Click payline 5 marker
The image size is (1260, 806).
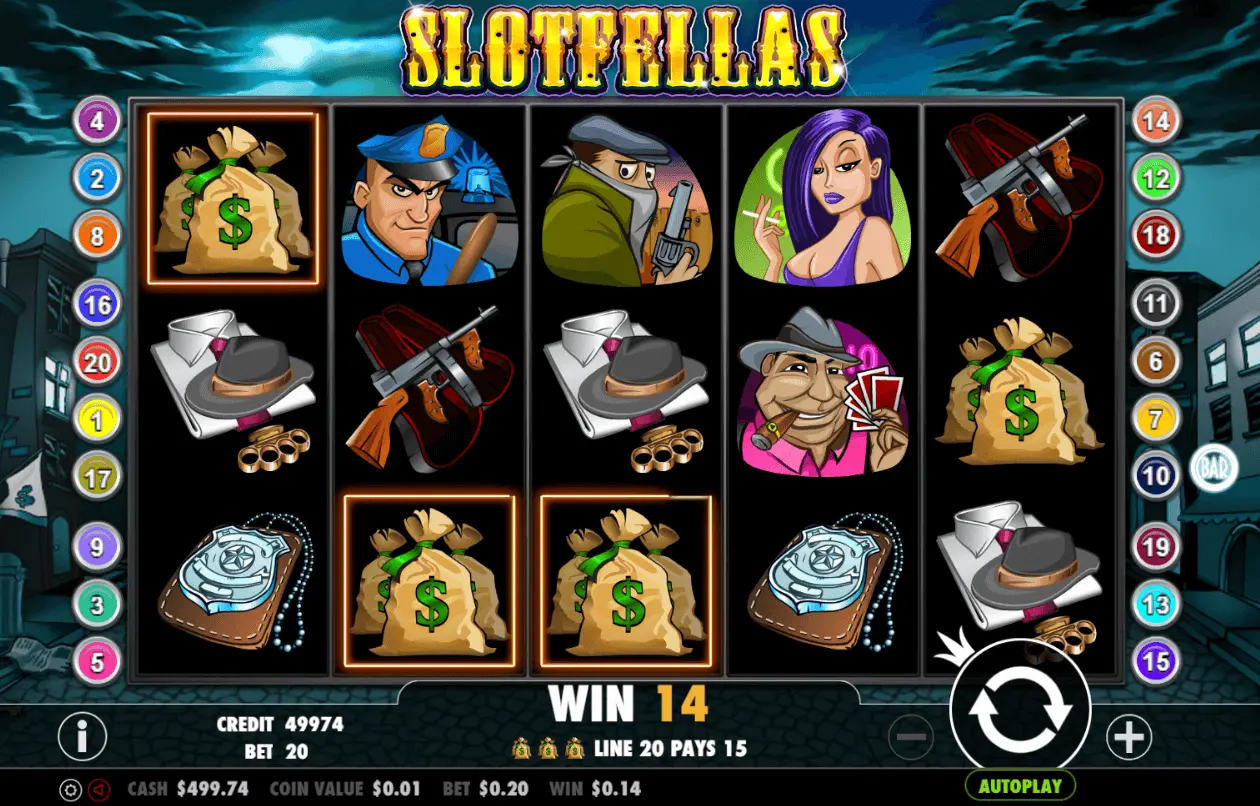click(x=98, y=661)
